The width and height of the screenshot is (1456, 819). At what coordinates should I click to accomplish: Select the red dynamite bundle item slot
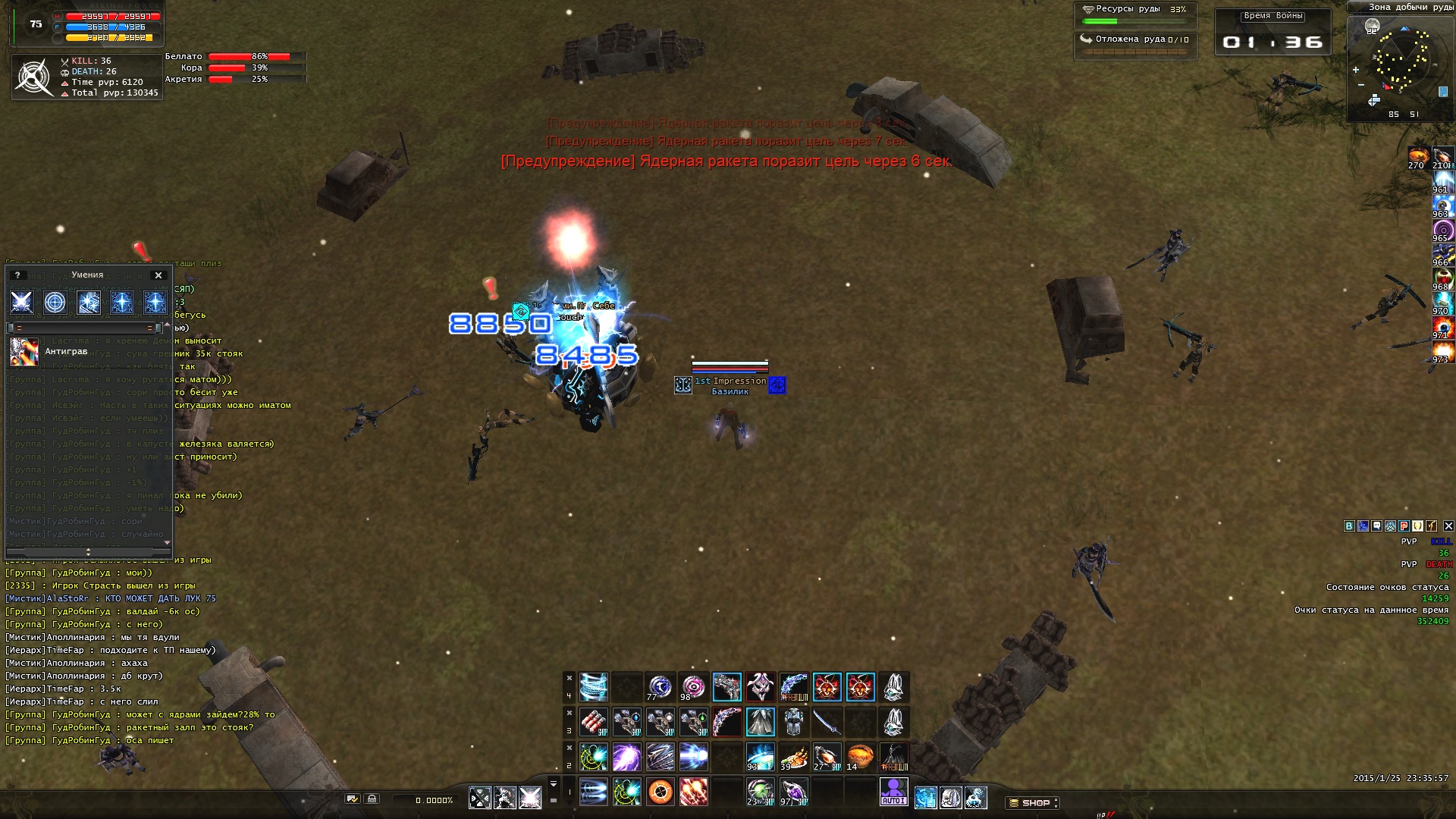point(594,722)
